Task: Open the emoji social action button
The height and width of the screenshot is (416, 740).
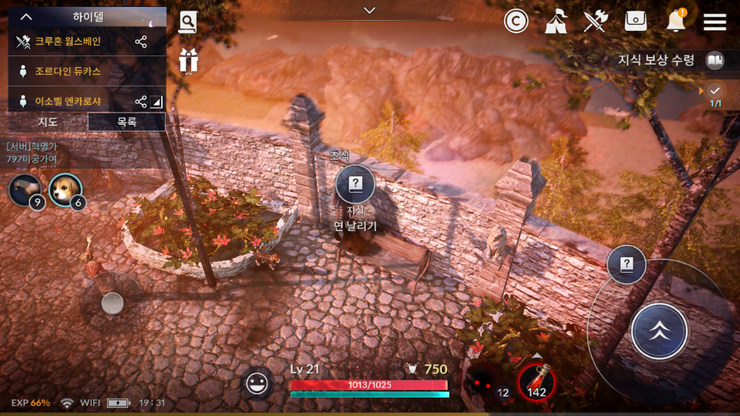Action: (x=258, y=382)
